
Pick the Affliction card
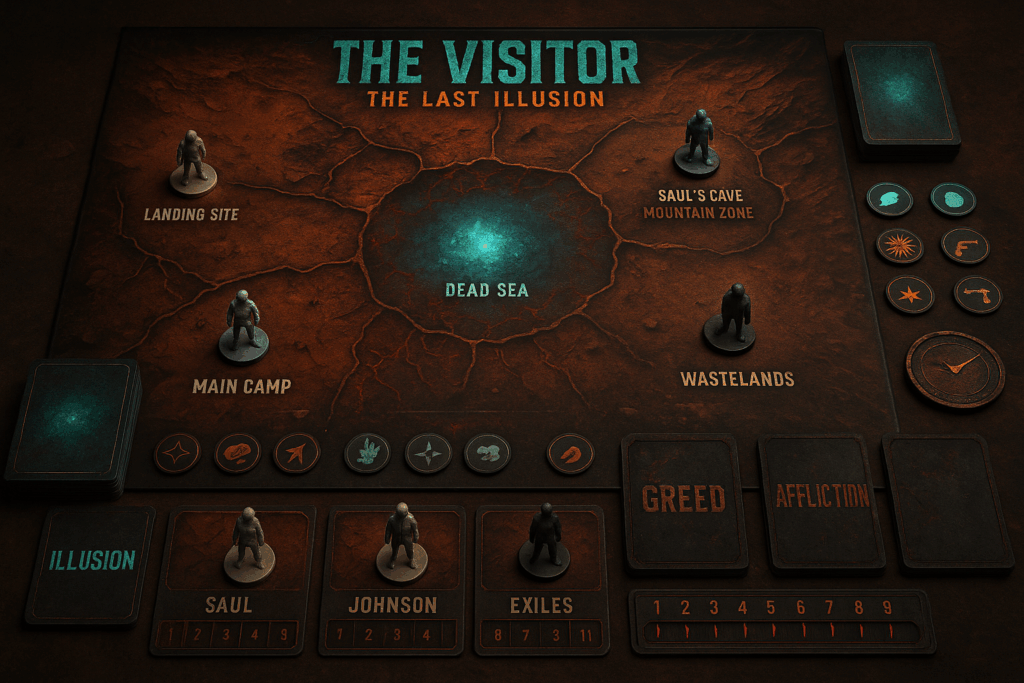tap(821, 499)
